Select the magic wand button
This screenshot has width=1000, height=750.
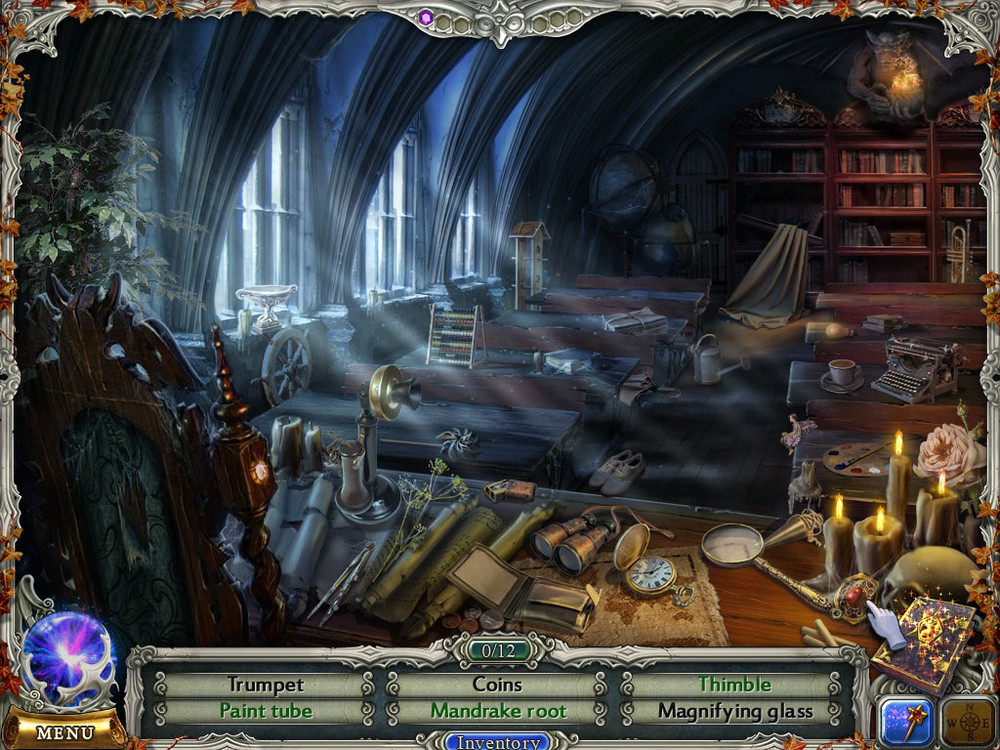tap(906, 721)
